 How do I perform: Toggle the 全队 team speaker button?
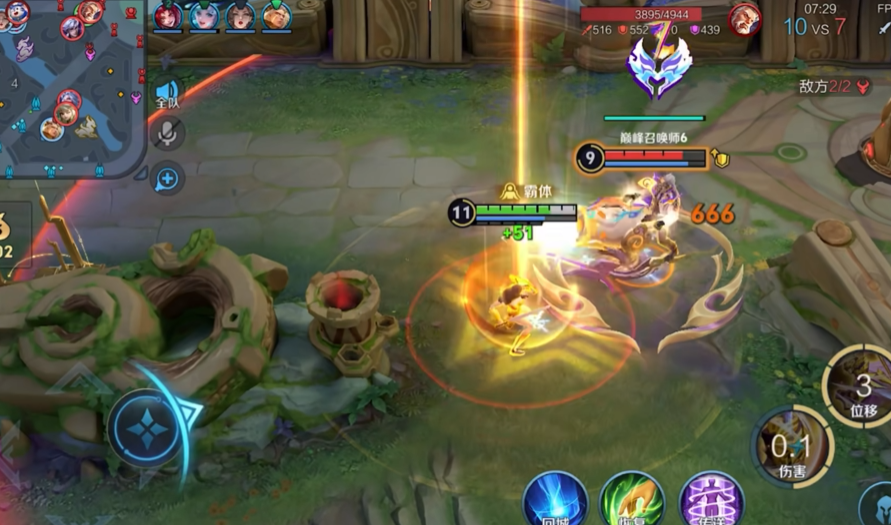(x=167, y=94)
